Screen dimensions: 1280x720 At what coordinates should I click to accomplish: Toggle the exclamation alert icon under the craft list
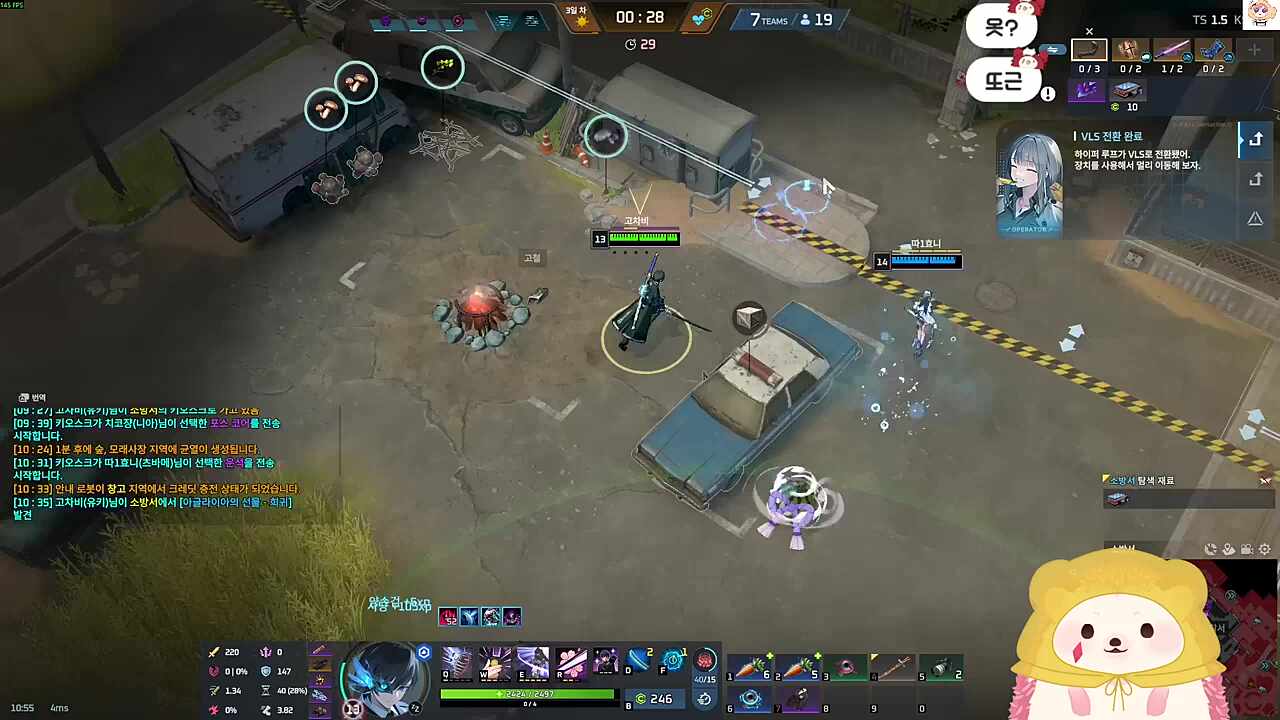click(x=1047, y=93)
